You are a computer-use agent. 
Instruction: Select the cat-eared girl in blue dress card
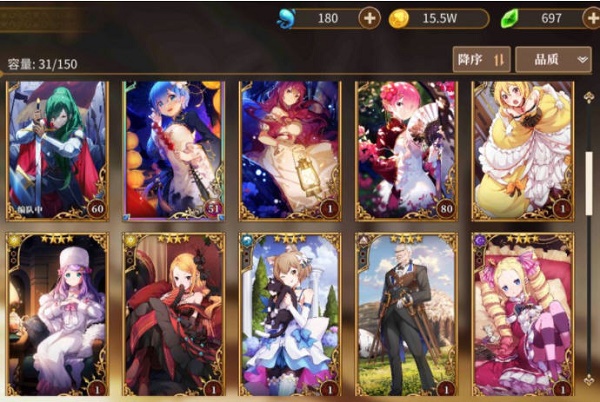(x=289, y=314)
